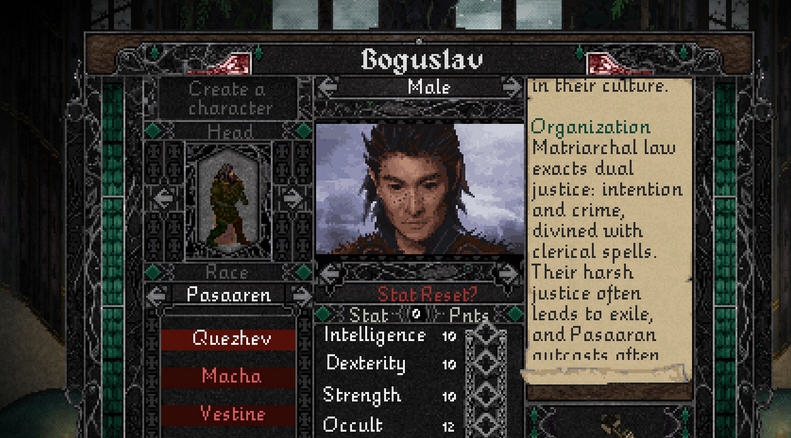Click the right arrow beside Male

(x=512, y=87)
